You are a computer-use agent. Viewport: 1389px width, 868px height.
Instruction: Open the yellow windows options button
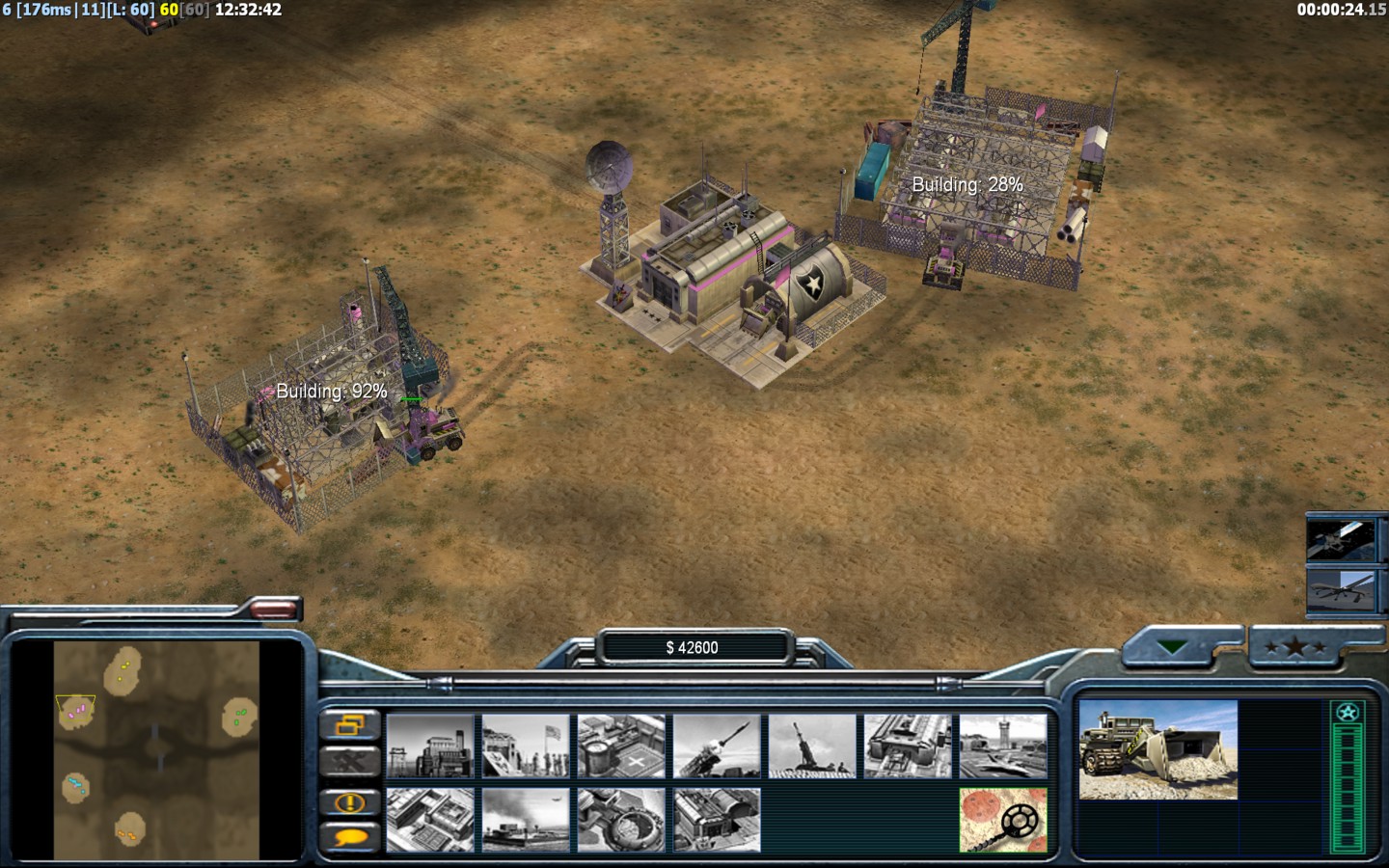[349, 725]
